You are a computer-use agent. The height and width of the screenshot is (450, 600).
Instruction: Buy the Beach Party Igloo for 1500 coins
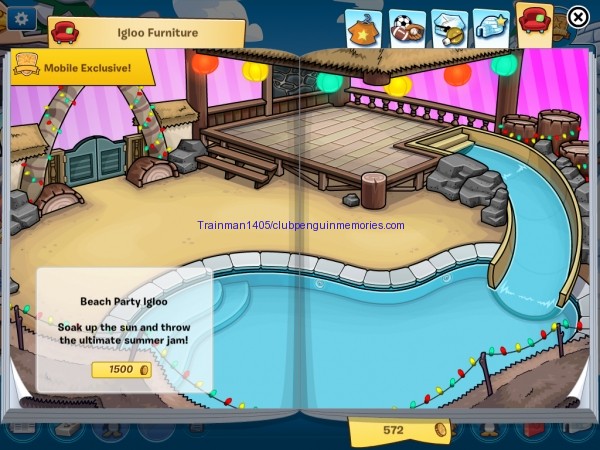pyautogui.click(x=121, y=369)
